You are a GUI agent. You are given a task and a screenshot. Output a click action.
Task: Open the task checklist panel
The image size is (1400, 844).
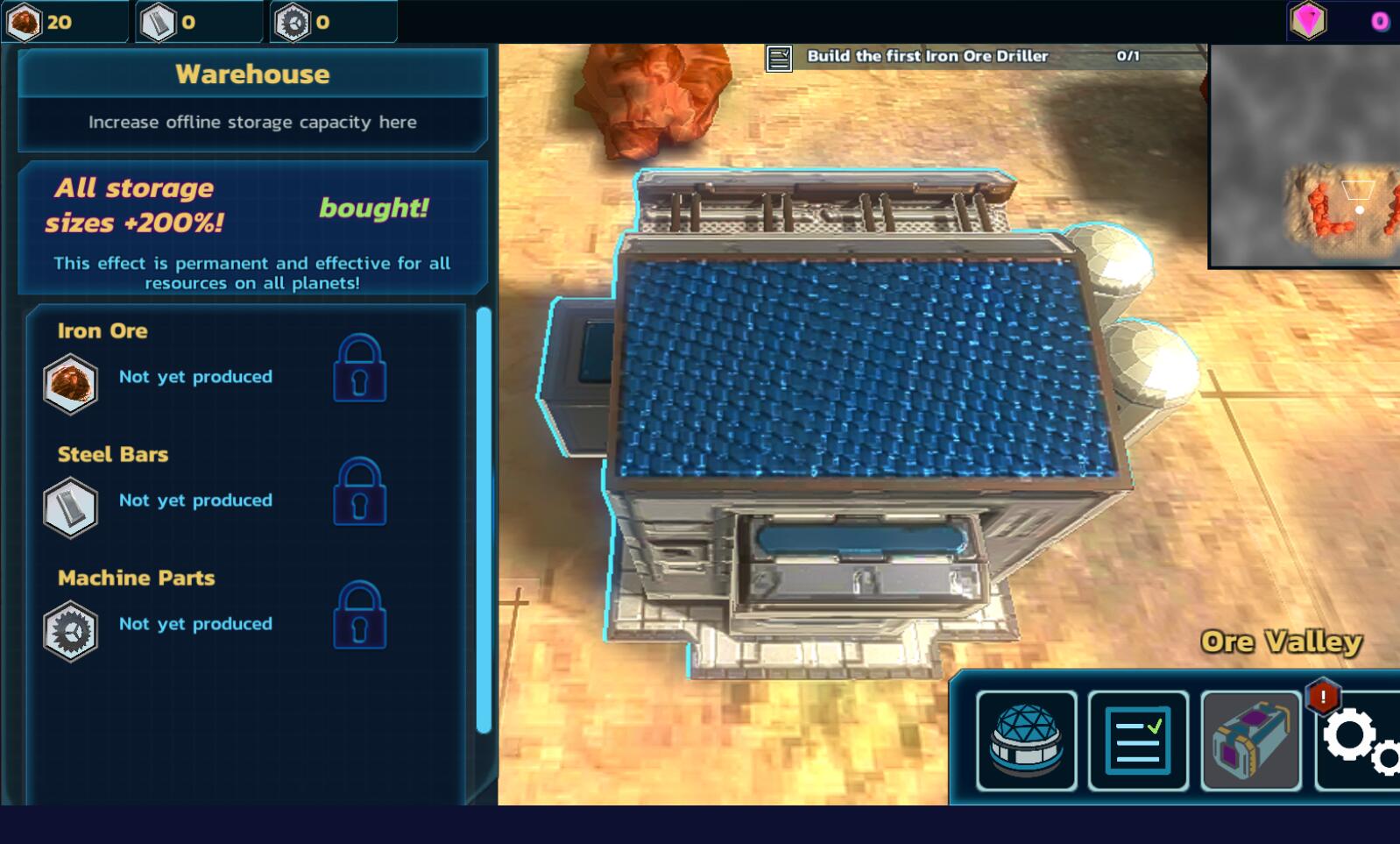click(1138, 741)
